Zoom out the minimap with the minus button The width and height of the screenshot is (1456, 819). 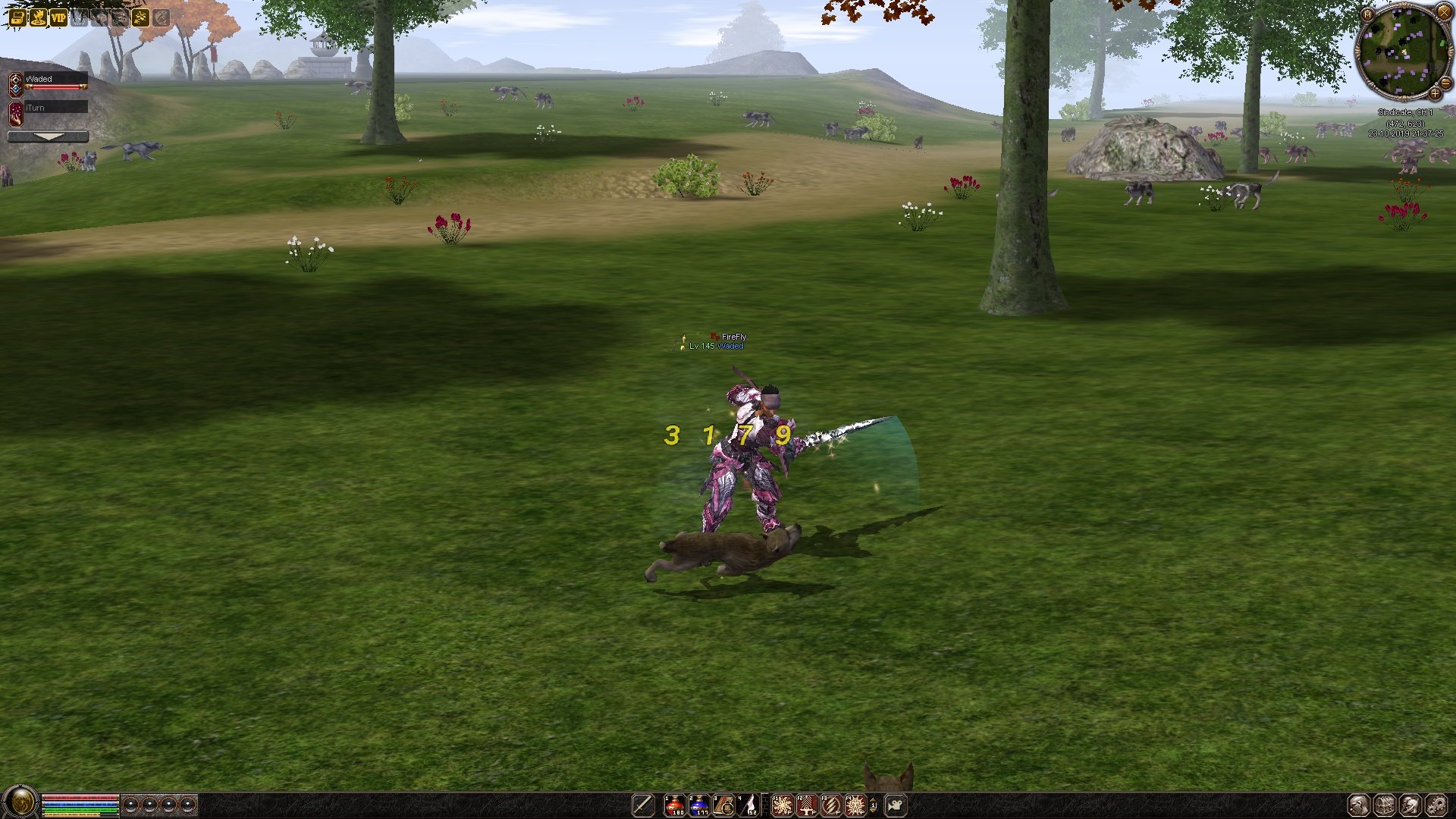(x=1445, y=82)
